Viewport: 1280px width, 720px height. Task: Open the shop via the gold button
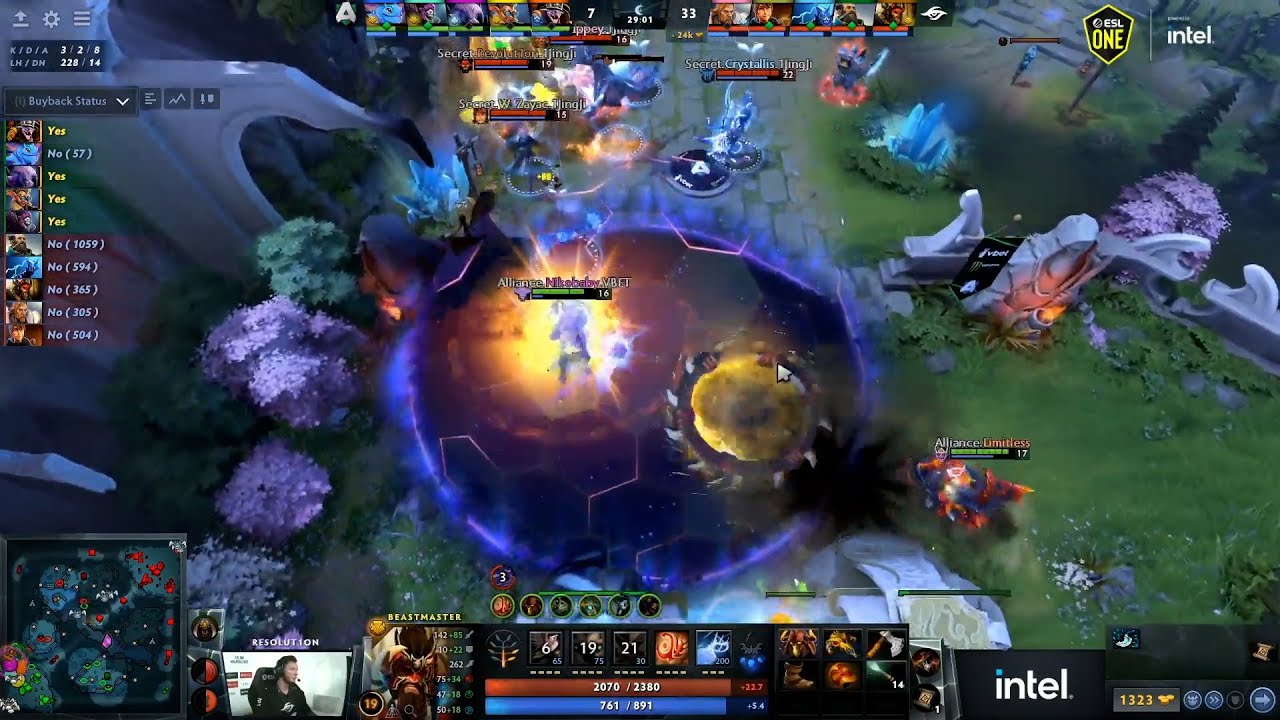click(x=1143, y=700)
